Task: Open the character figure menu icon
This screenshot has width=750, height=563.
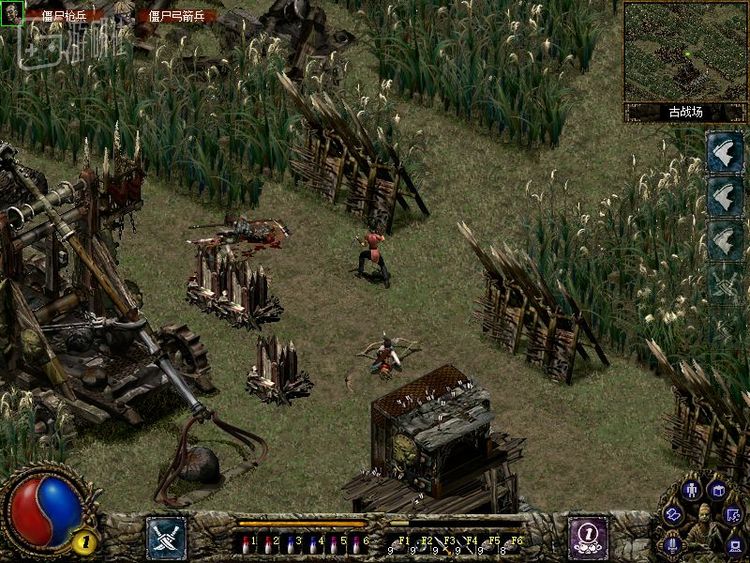Action: point(690,490)
